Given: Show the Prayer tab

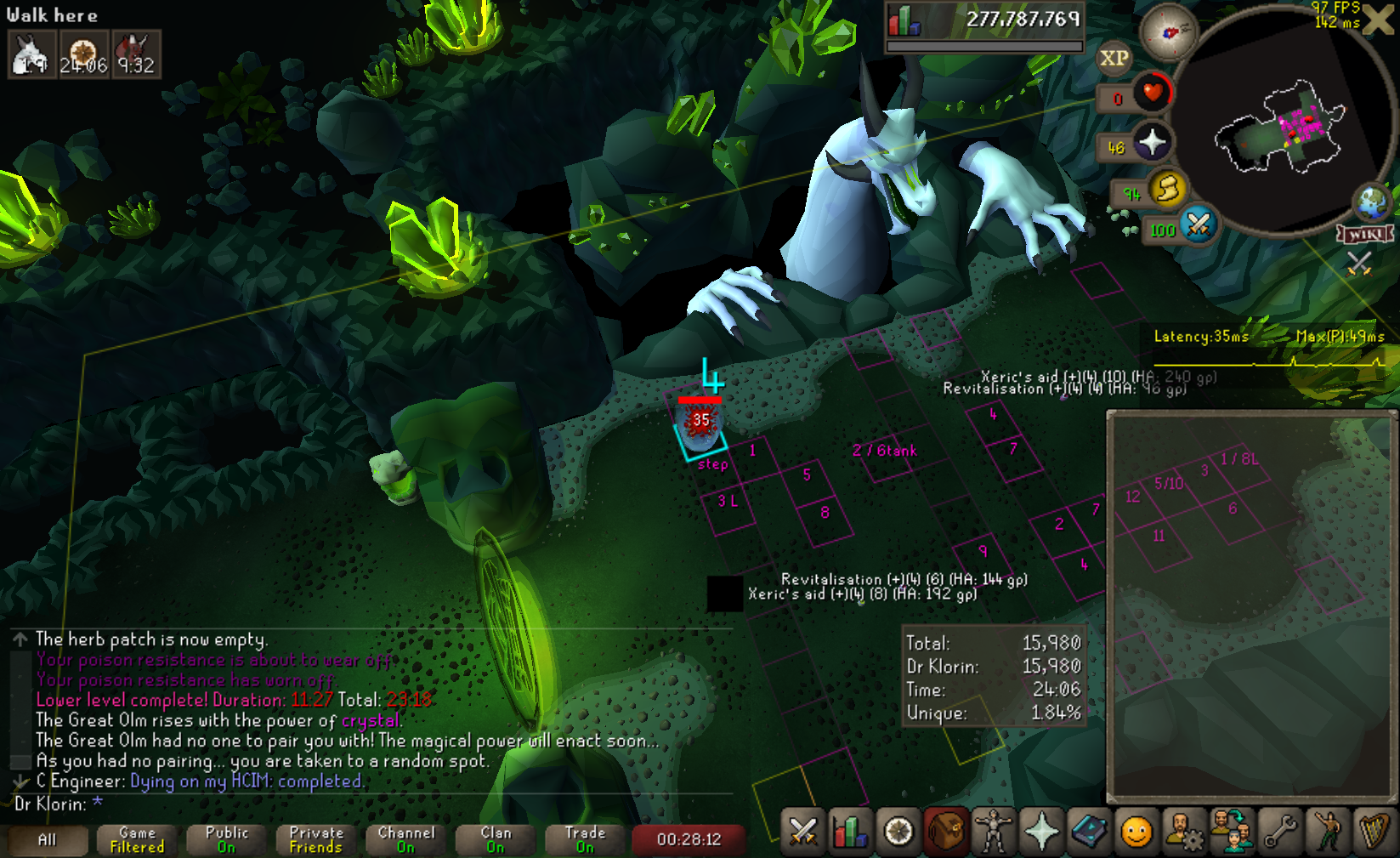Looking at the screenshot, I should pyautogui.click(x=1040, y=832).
